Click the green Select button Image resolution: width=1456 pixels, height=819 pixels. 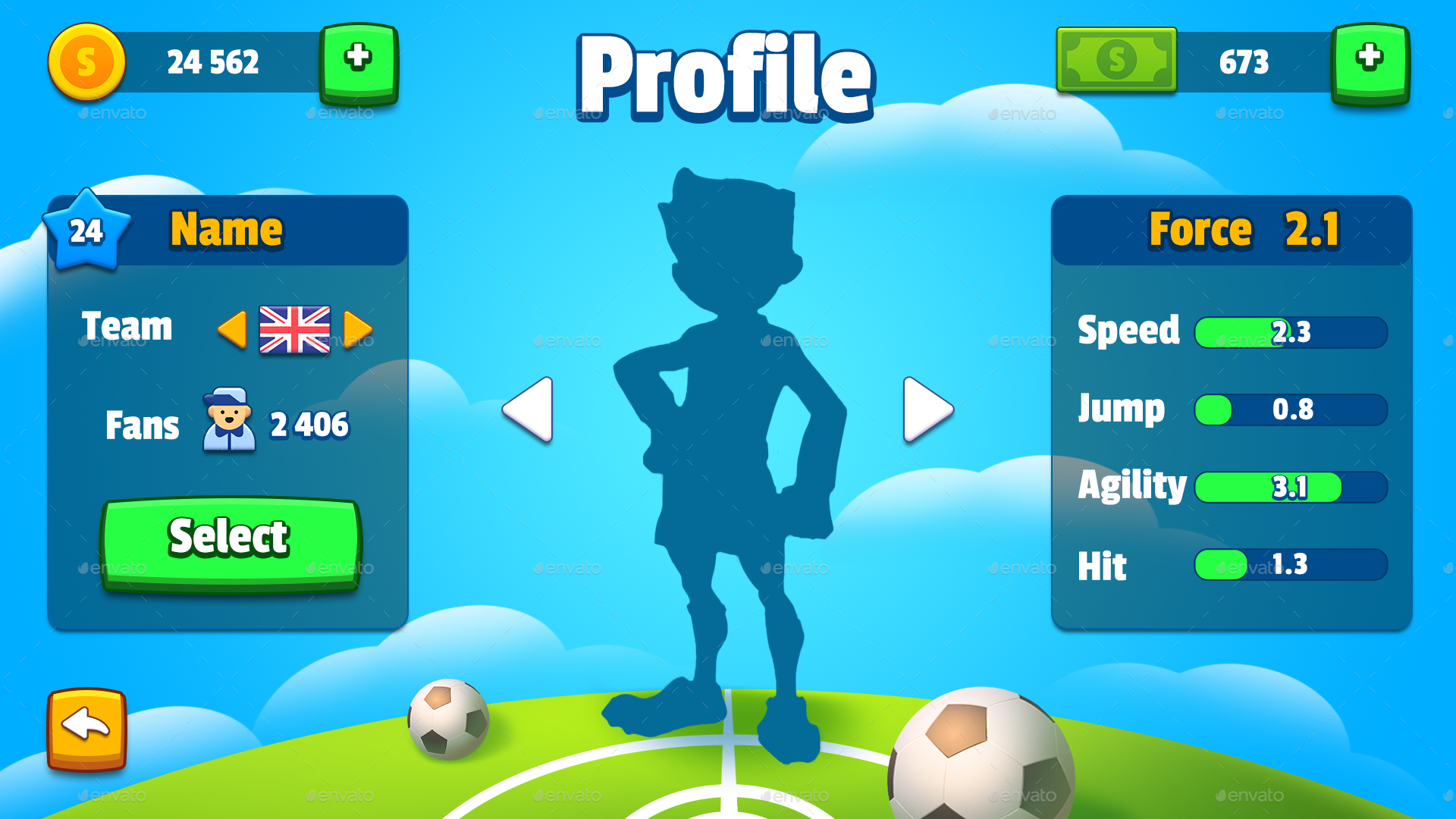[230, 541]
